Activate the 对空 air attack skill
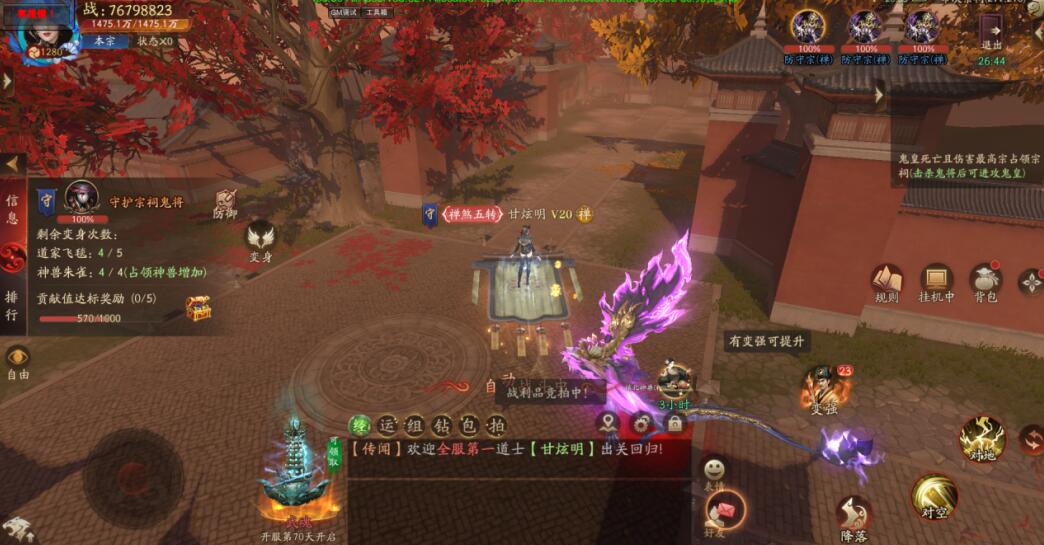This screenshot has width=1044, height=545. [x=934, y=495]
